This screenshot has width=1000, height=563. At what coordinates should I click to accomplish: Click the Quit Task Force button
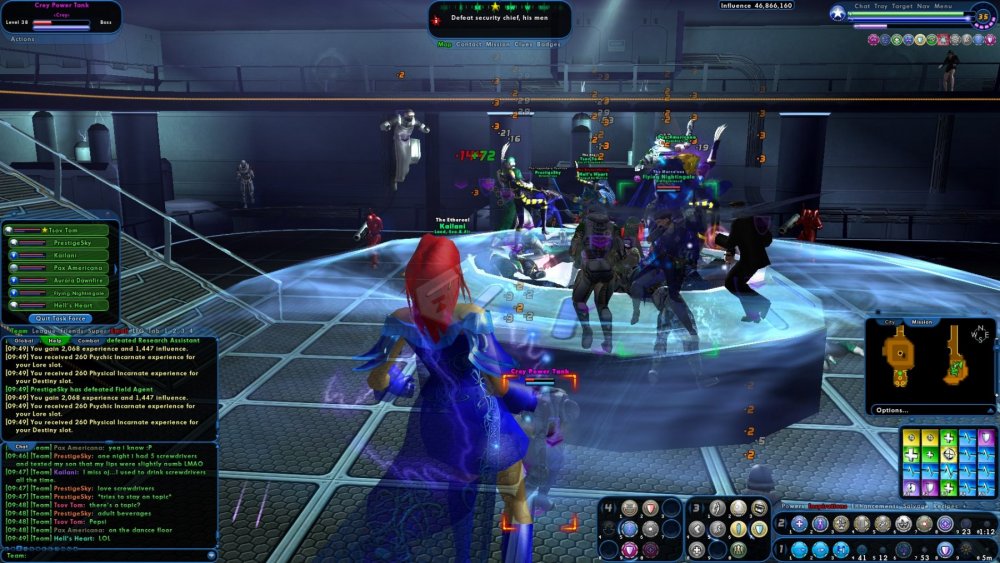[62, 318]
